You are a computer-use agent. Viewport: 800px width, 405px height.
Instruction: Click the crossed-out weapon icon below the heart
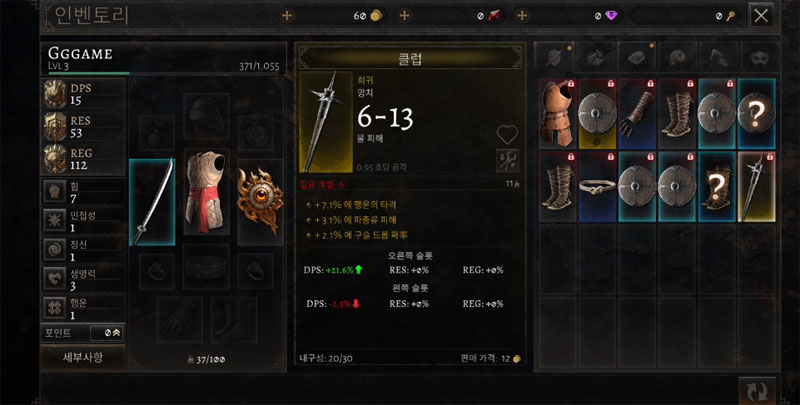pyautogui.click(x=508, y=158)
